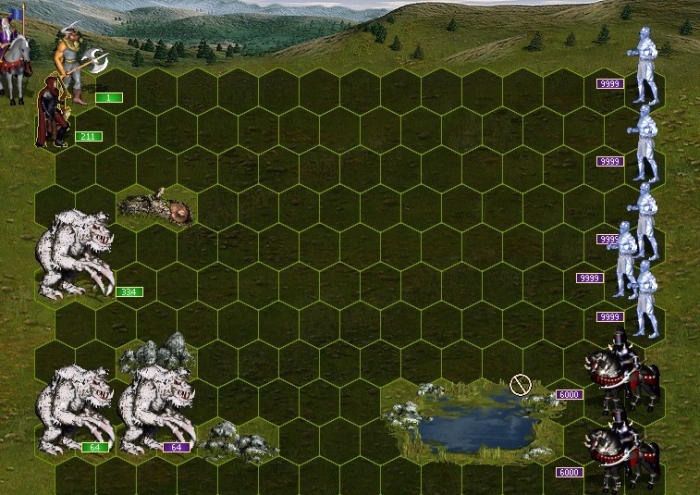Screen dimensions: 700x495
Task: Select the hooded archer stack of 211
Action: pos(52,115)
